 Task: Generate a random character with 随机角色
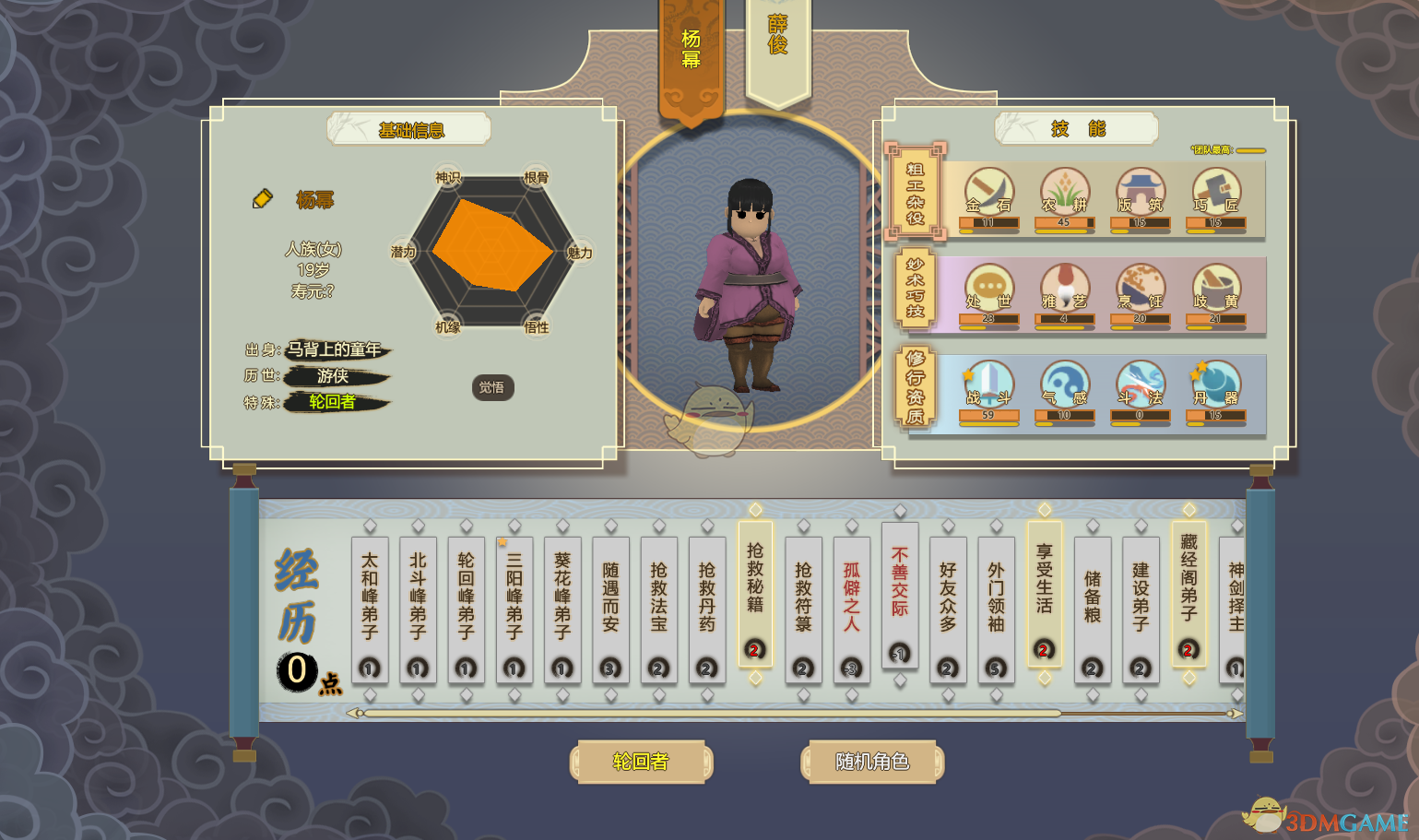tap(871, 762)
